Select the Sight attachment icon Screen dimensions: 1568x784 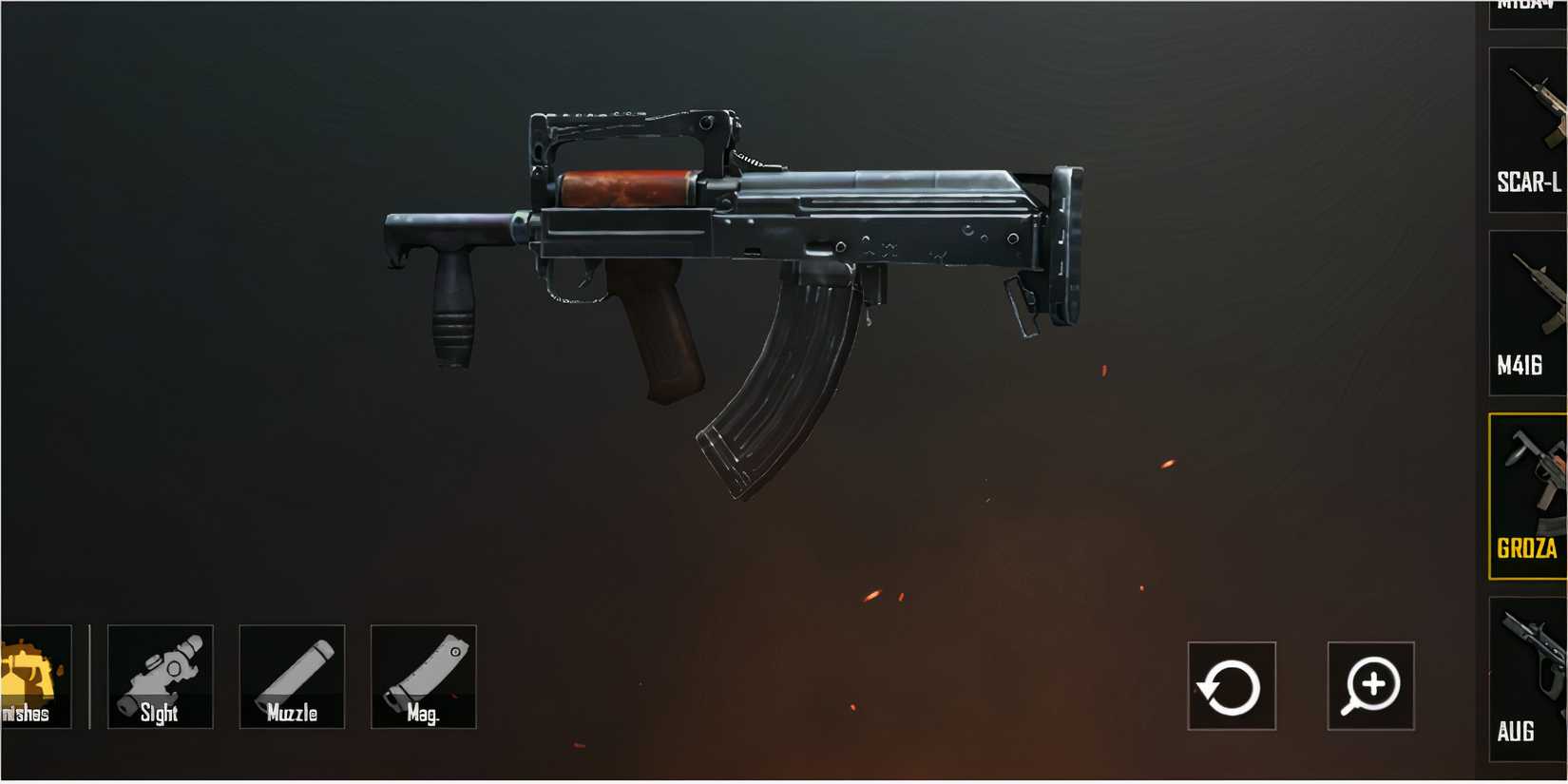coord(160,677)
